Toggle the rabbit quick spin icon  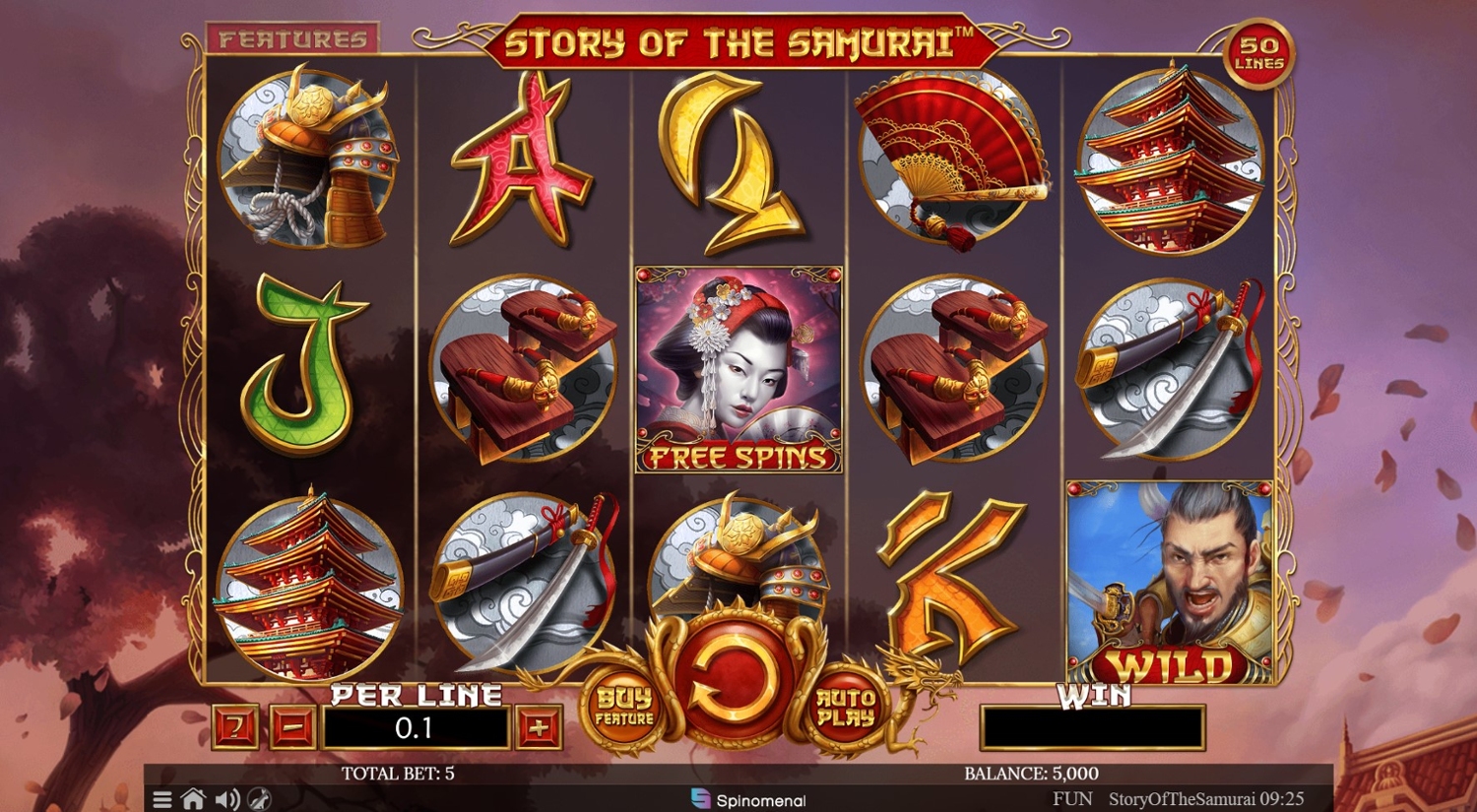click(x=258, y=799)
